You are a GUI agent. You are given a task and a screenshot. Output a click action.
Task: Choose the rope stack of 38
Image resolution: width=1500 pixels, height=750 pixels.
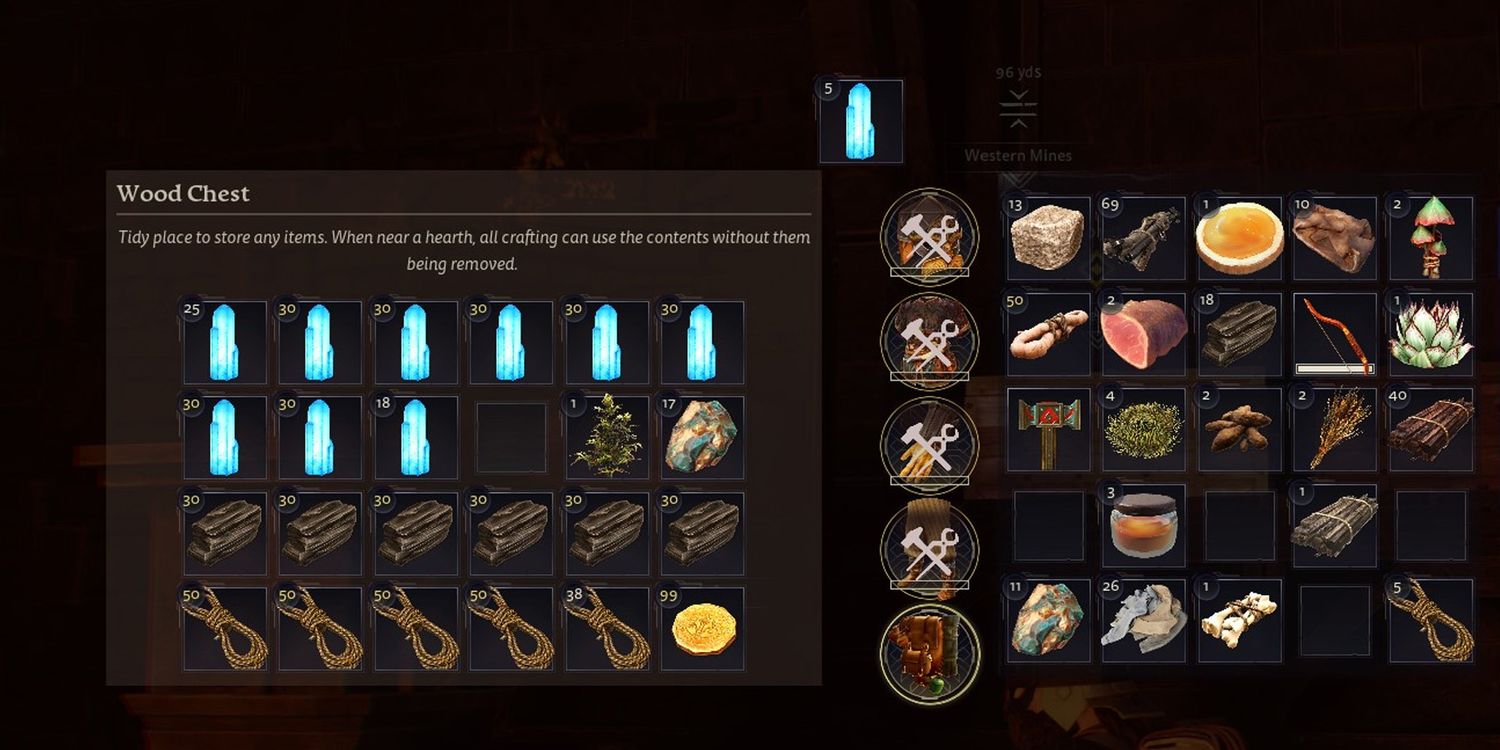(x=606, y=628)
